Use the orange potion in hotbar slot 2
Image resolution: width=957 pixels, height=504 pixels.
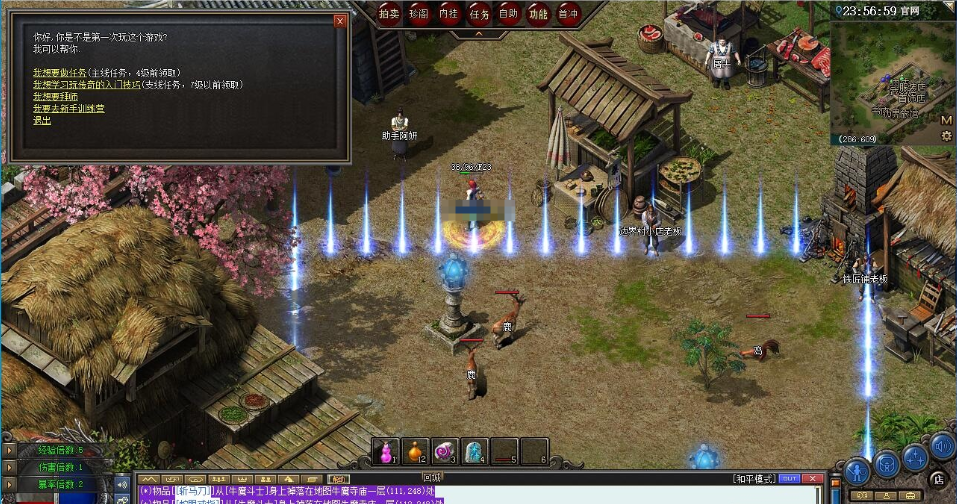pos(416,452)
